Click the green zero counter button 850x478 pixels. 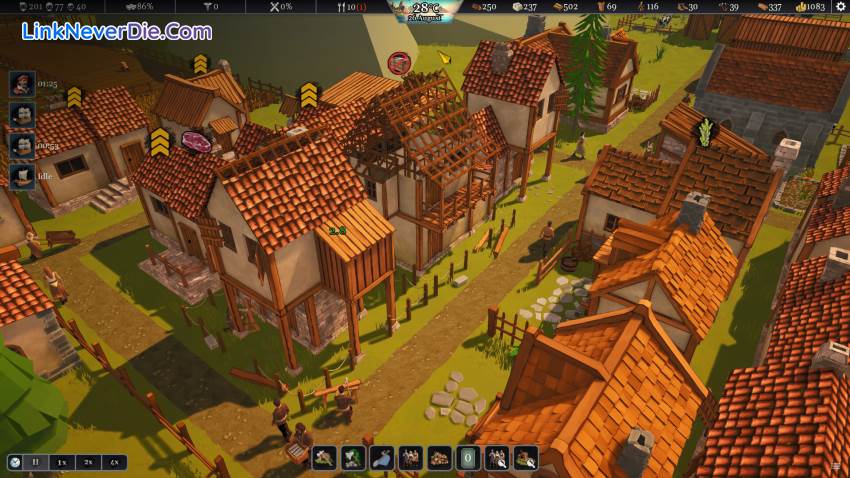468,459
